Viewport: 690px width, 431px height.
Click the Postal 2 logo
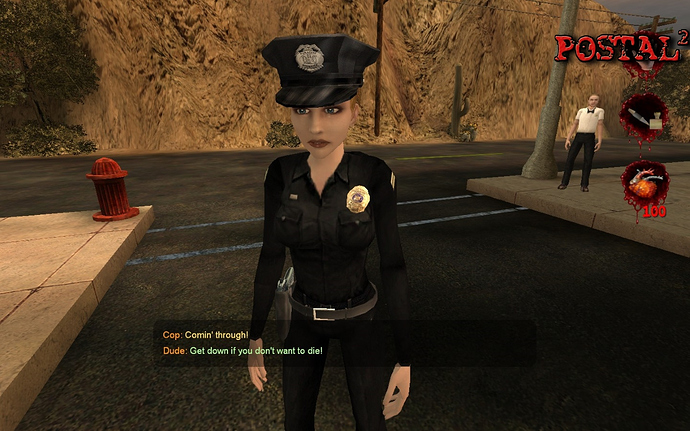coord(620,46)
